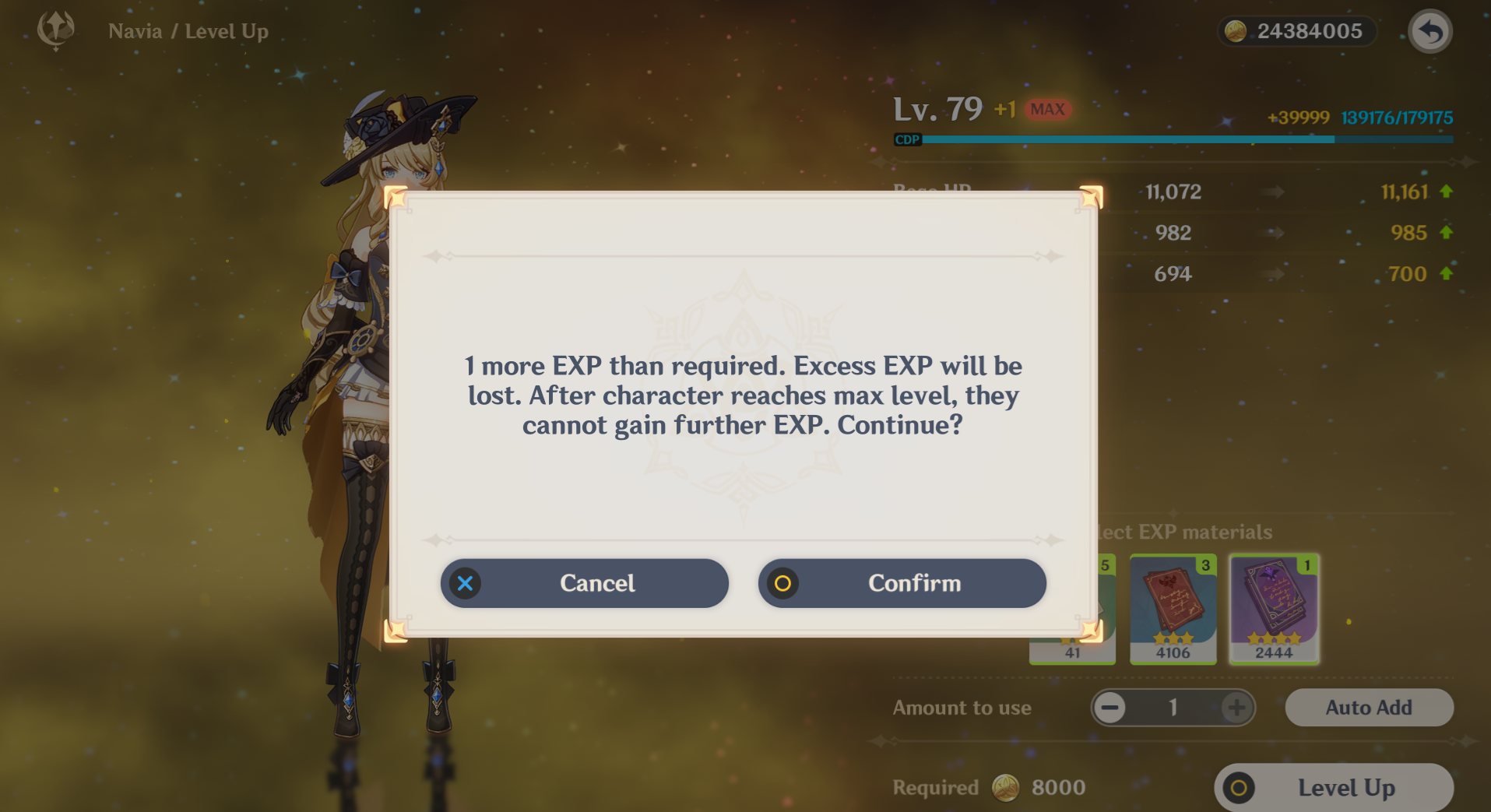Click the Navia / Level Up title
1491x812 pixels.
tap(188, 31)
